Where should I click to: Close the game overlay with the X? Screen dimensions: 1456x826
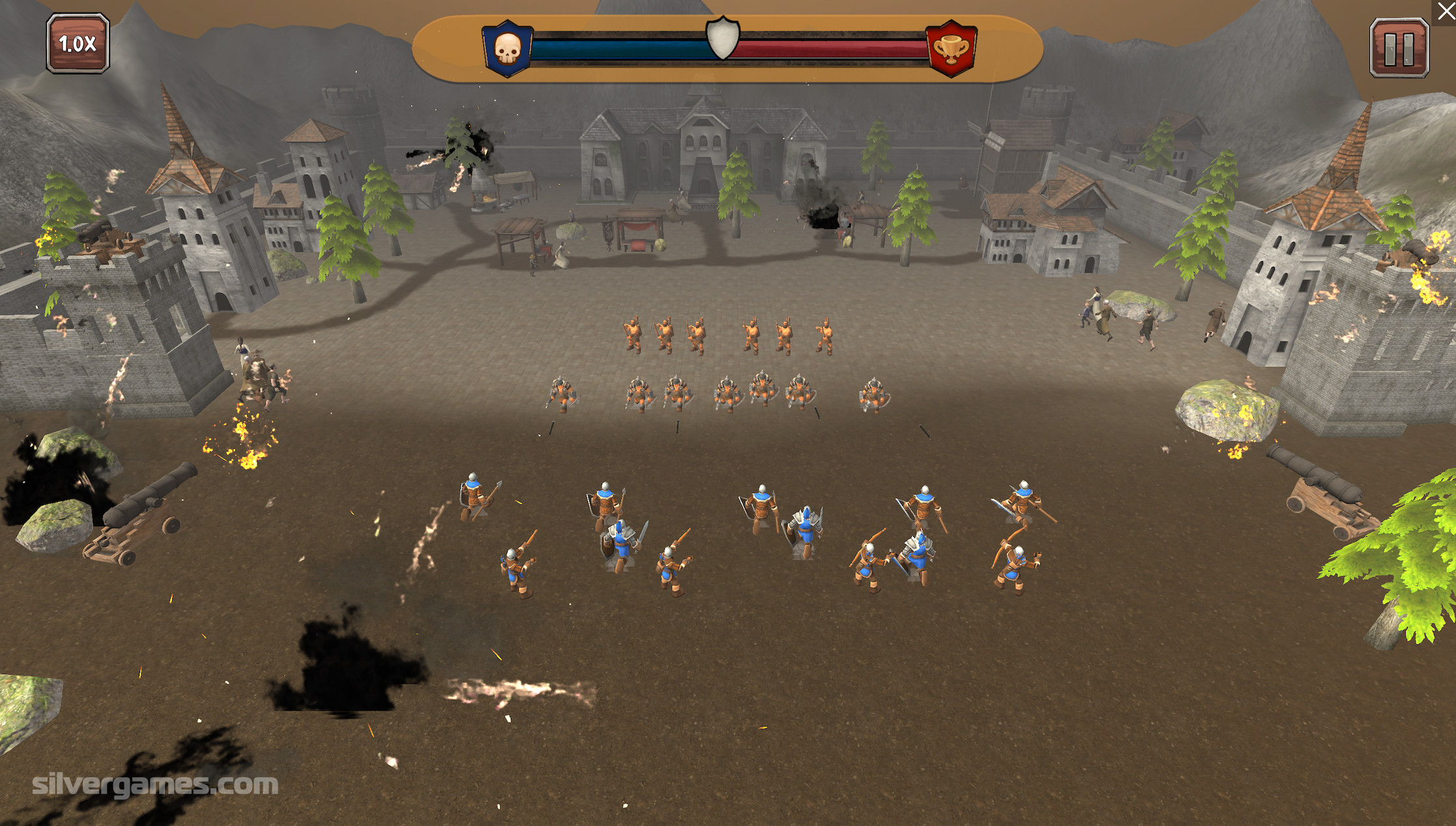tap(1445, 11)
